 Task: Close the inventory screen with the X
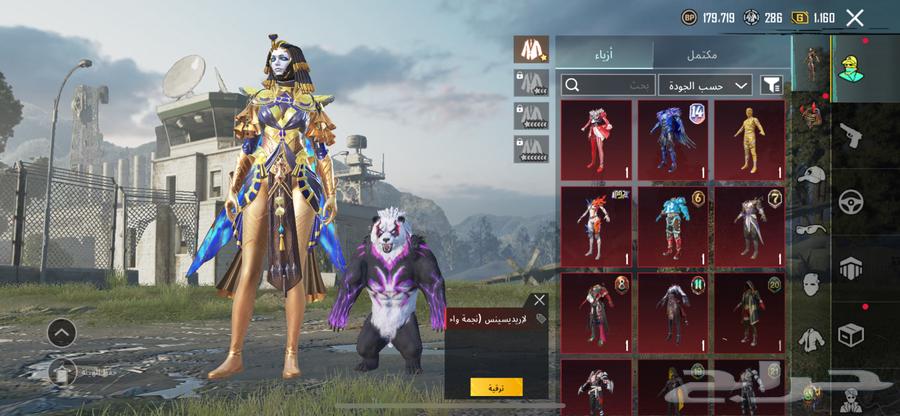pyautogui.click(x=854, y=17)
